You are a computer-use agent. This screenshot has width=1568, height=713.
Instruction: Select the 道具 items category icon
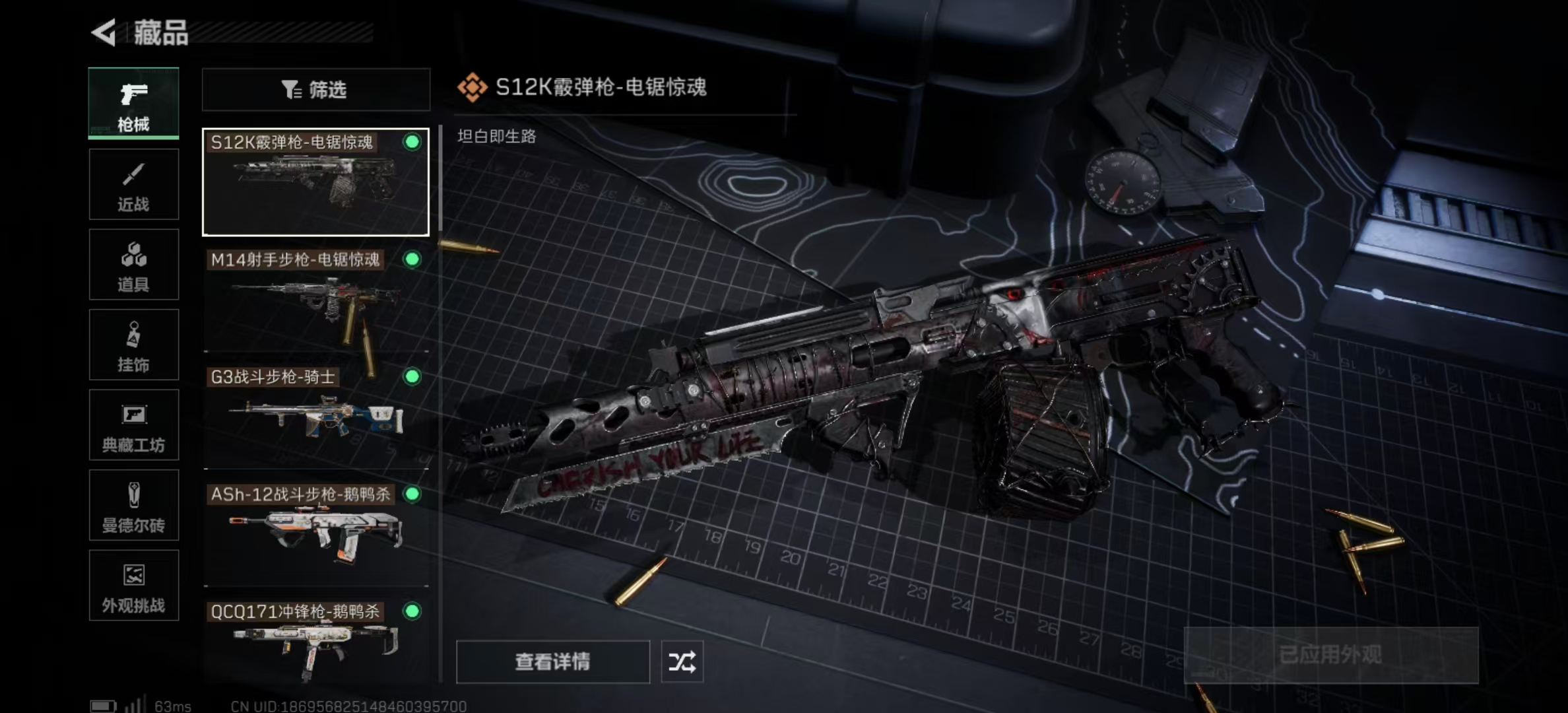134,264
